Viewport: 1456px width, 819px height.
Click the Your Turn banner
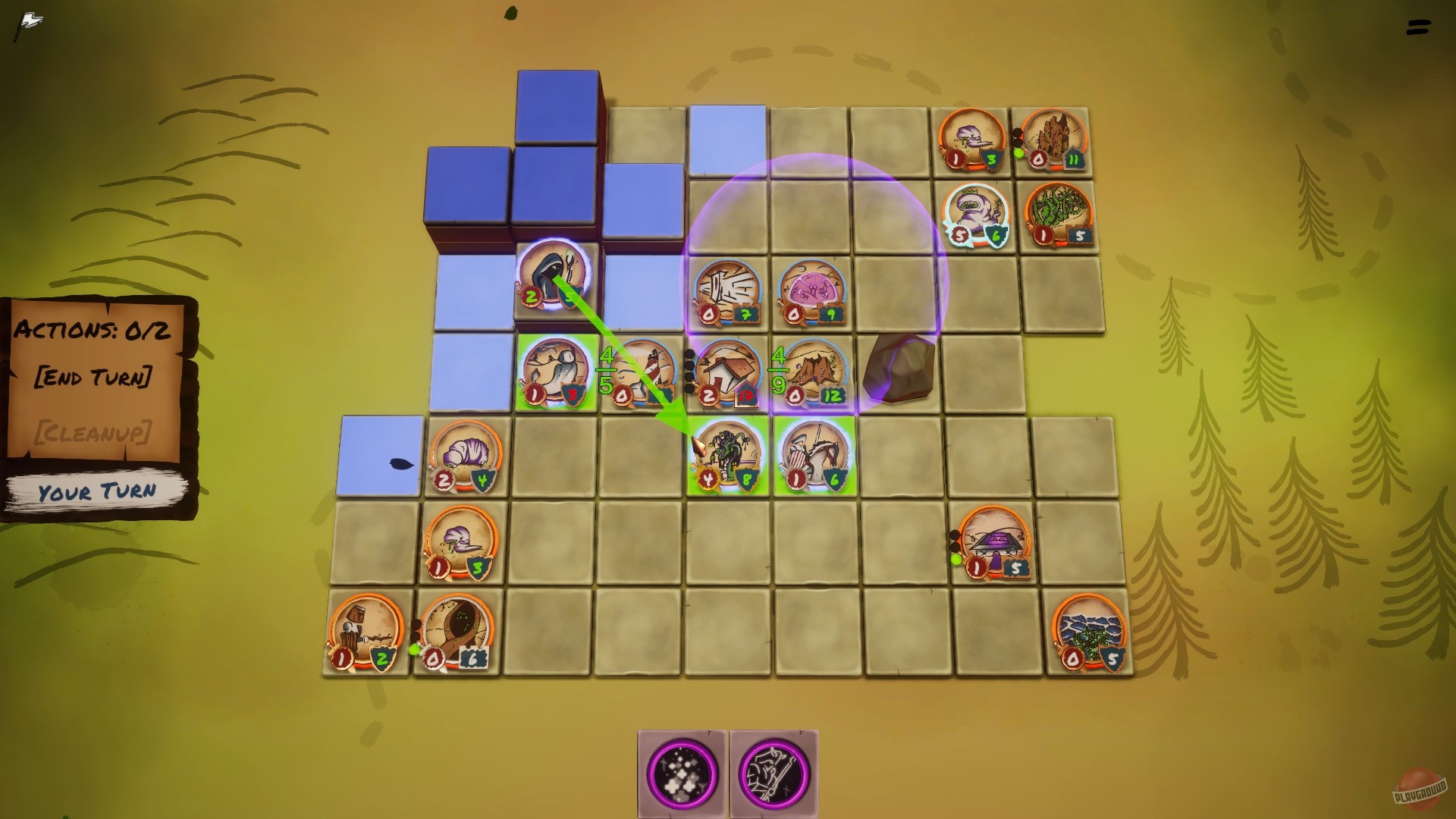click(x=97, y=491)
